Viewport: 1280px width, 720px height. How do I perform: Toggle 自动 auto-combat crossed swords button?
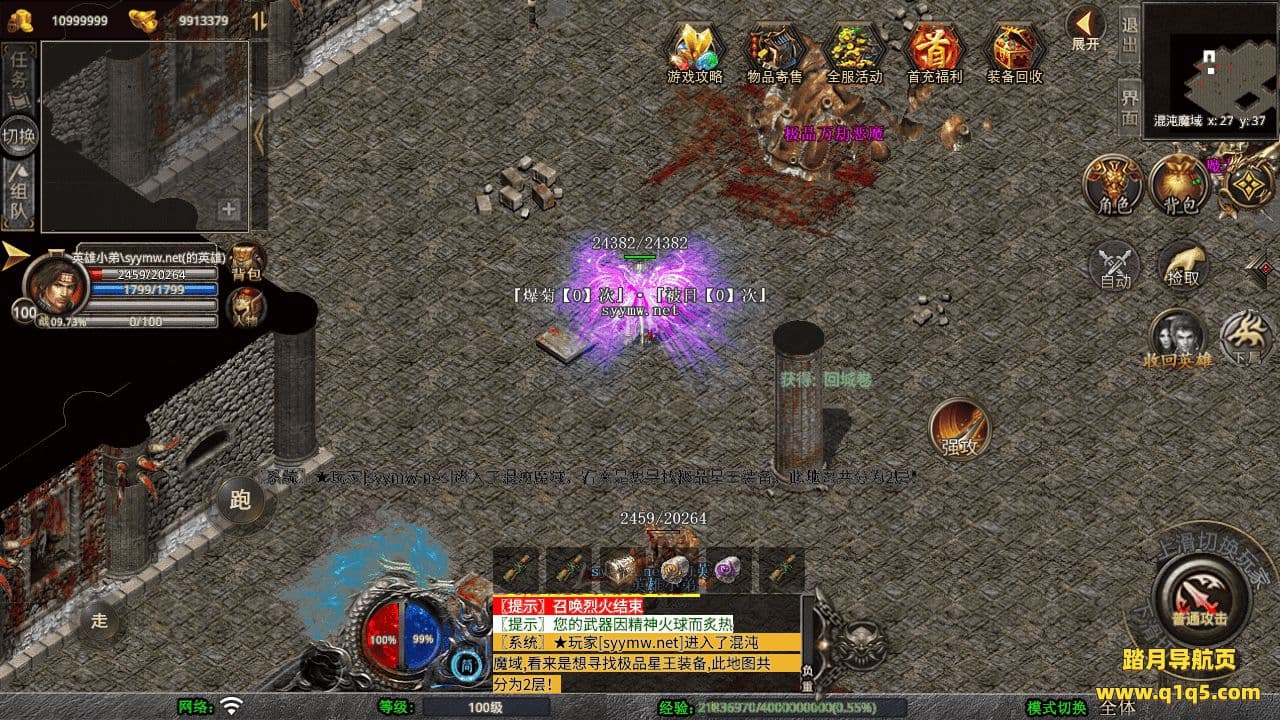tap(1115, 266)
